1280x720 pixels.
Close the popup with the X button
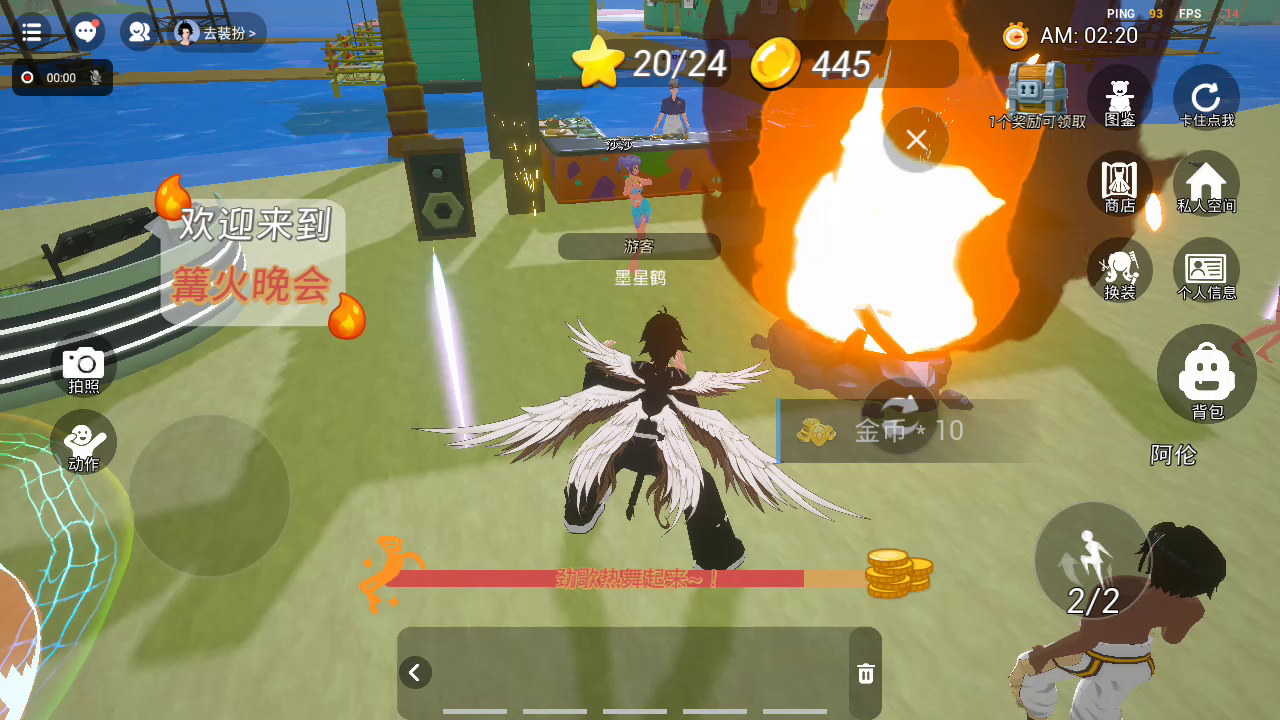tap(916, 140)
